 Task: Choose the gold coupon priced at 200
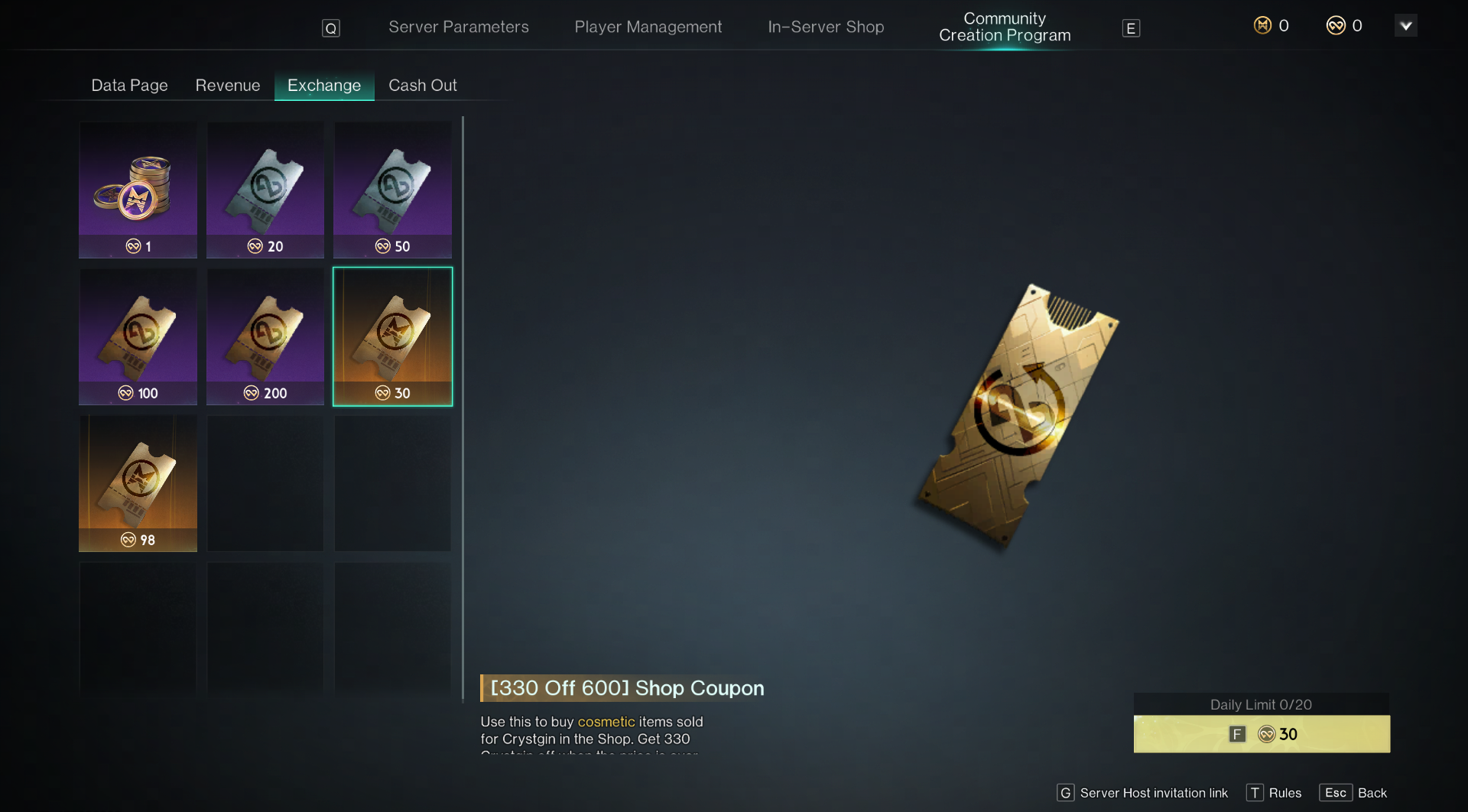(265, 336)
